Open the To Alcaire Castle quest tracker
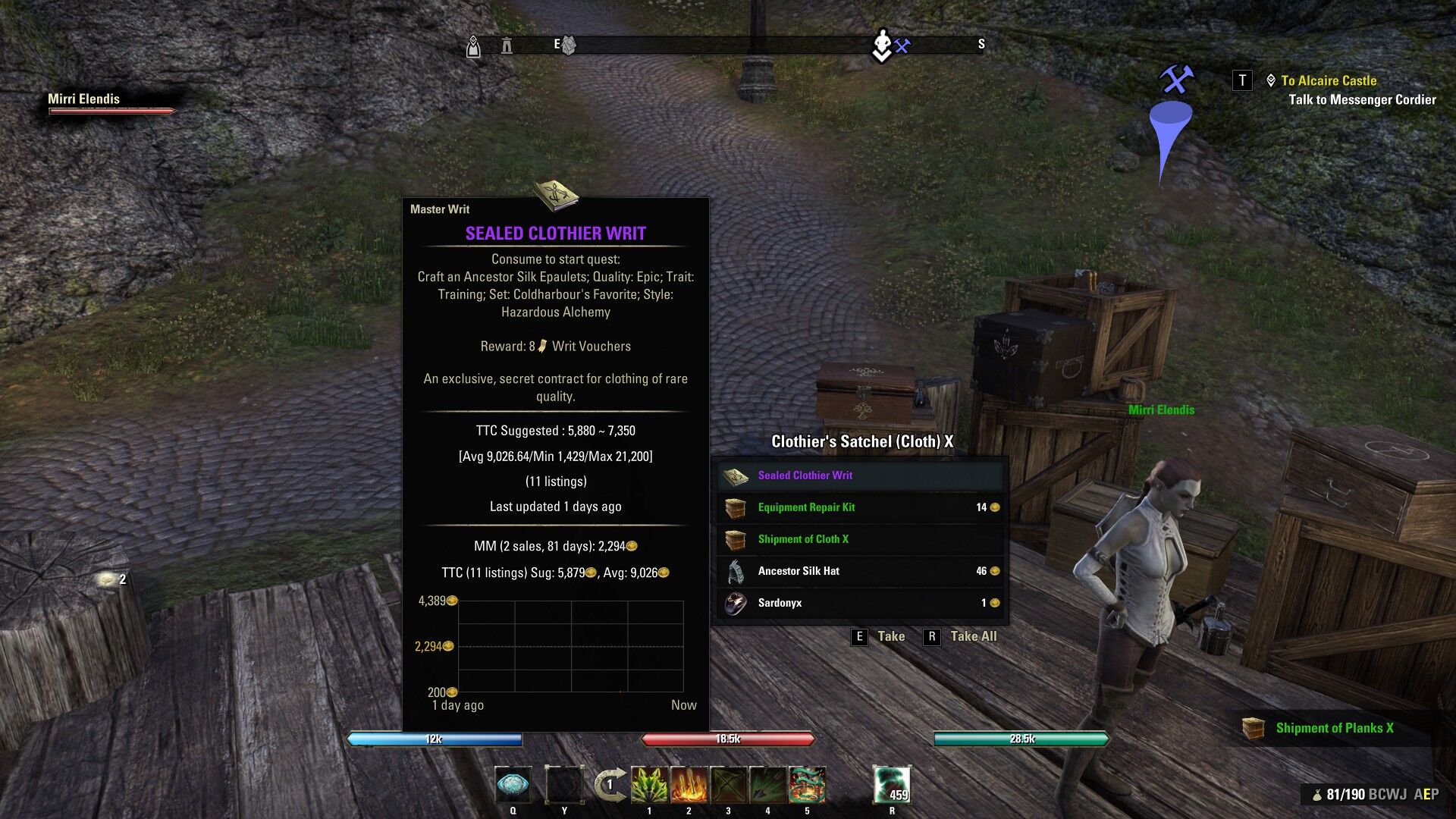The width and height of the screenshot is (1456, 819). point(1328,80)
